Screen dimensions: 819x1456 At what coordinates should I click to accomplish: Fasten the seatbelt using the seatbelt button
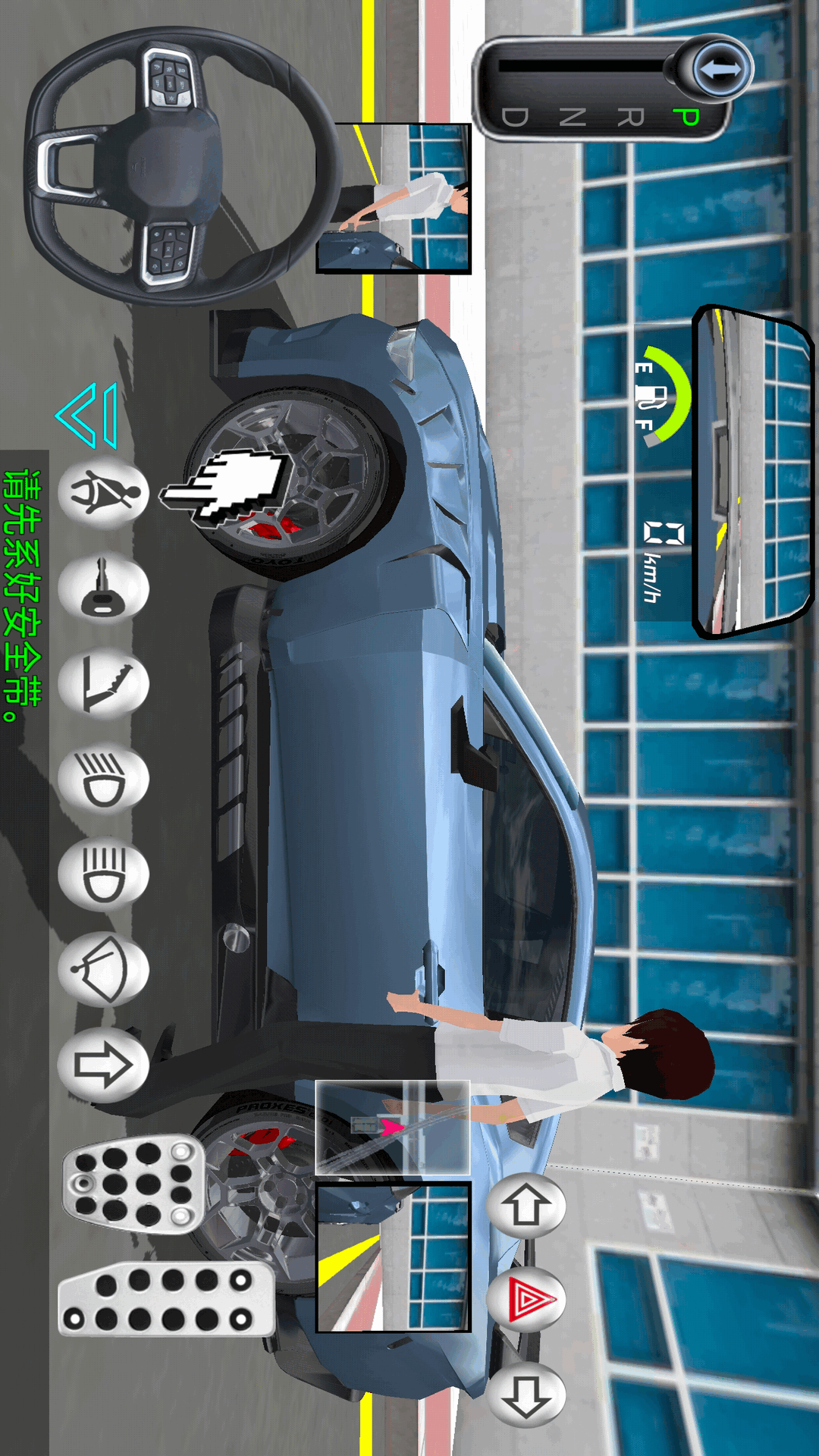point(103,494)
